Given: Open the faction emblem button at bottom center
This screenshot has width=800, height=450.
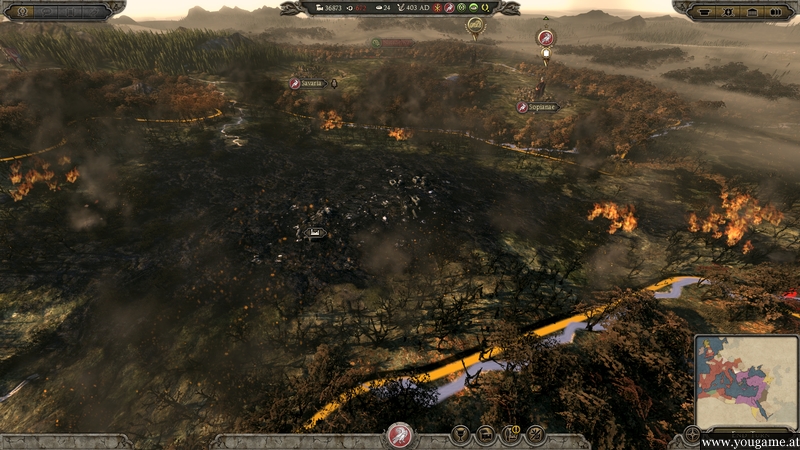Looking at the screenshot, I should pyautogui.click(x=401, y=435).
